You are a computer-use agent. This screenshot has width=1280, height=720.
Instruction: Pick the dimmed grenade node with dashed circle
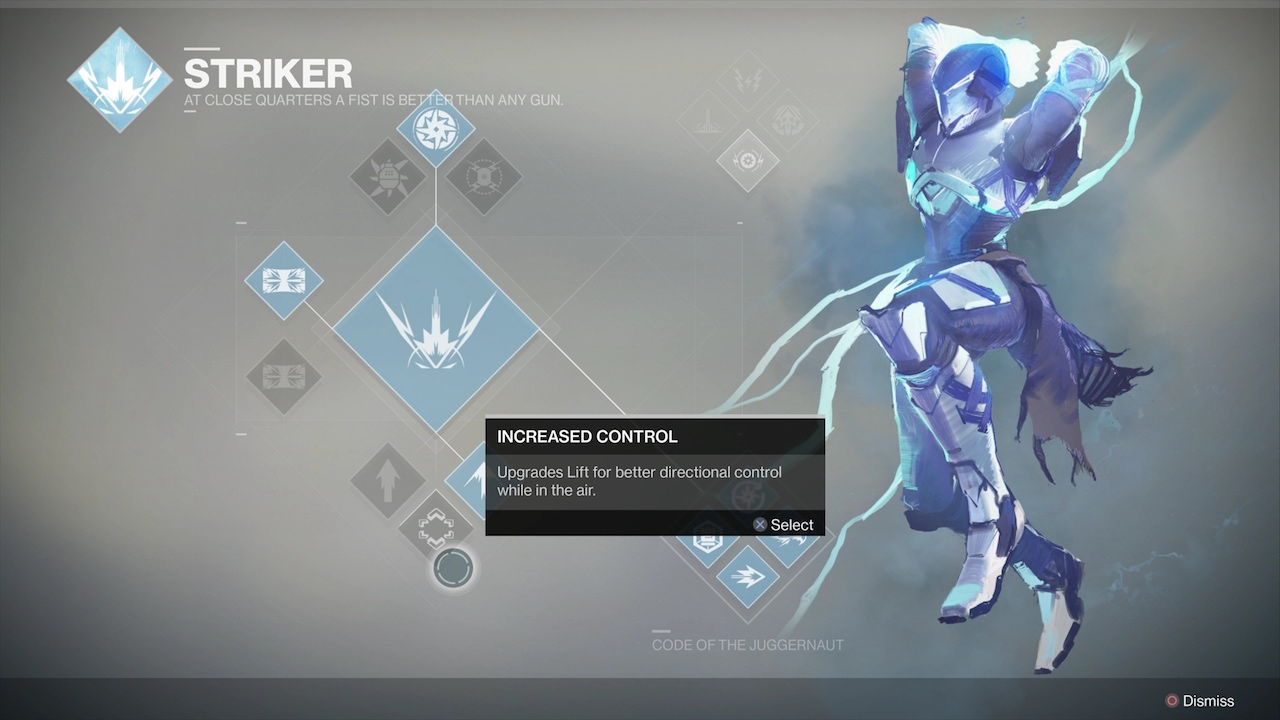click(x=484, y=178)
